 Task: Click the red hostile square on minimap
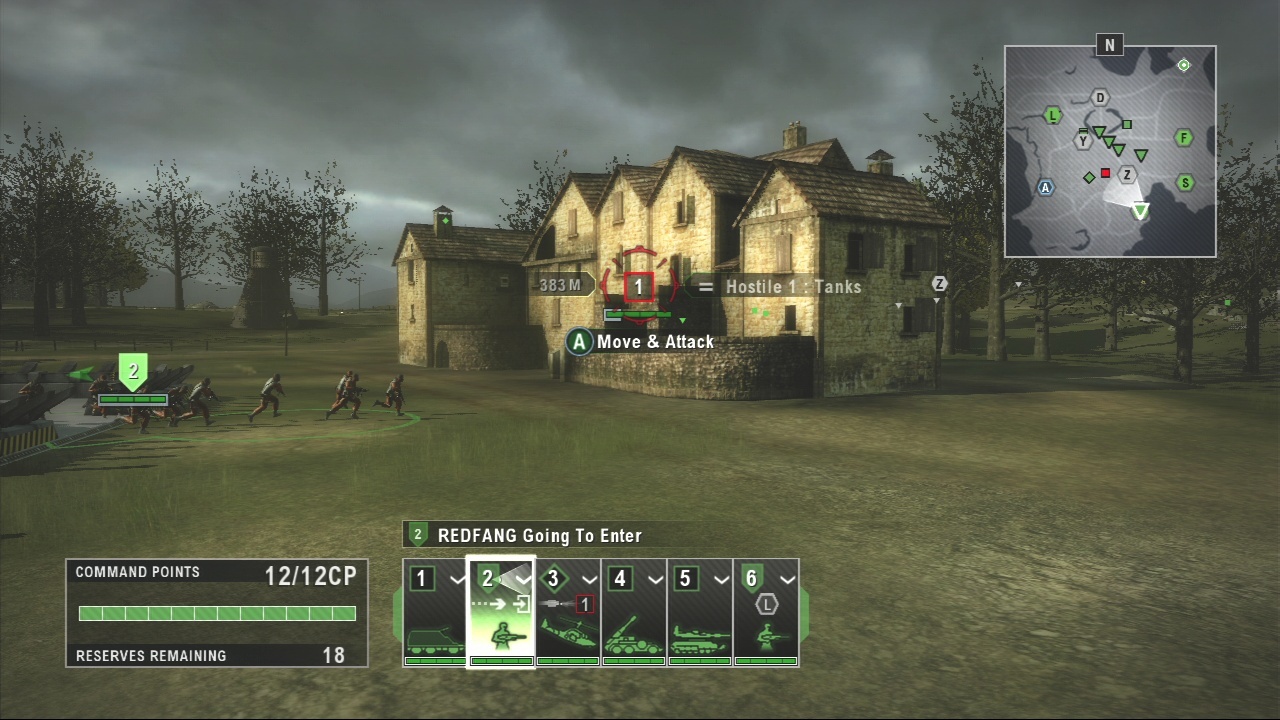pos(1106,173)
